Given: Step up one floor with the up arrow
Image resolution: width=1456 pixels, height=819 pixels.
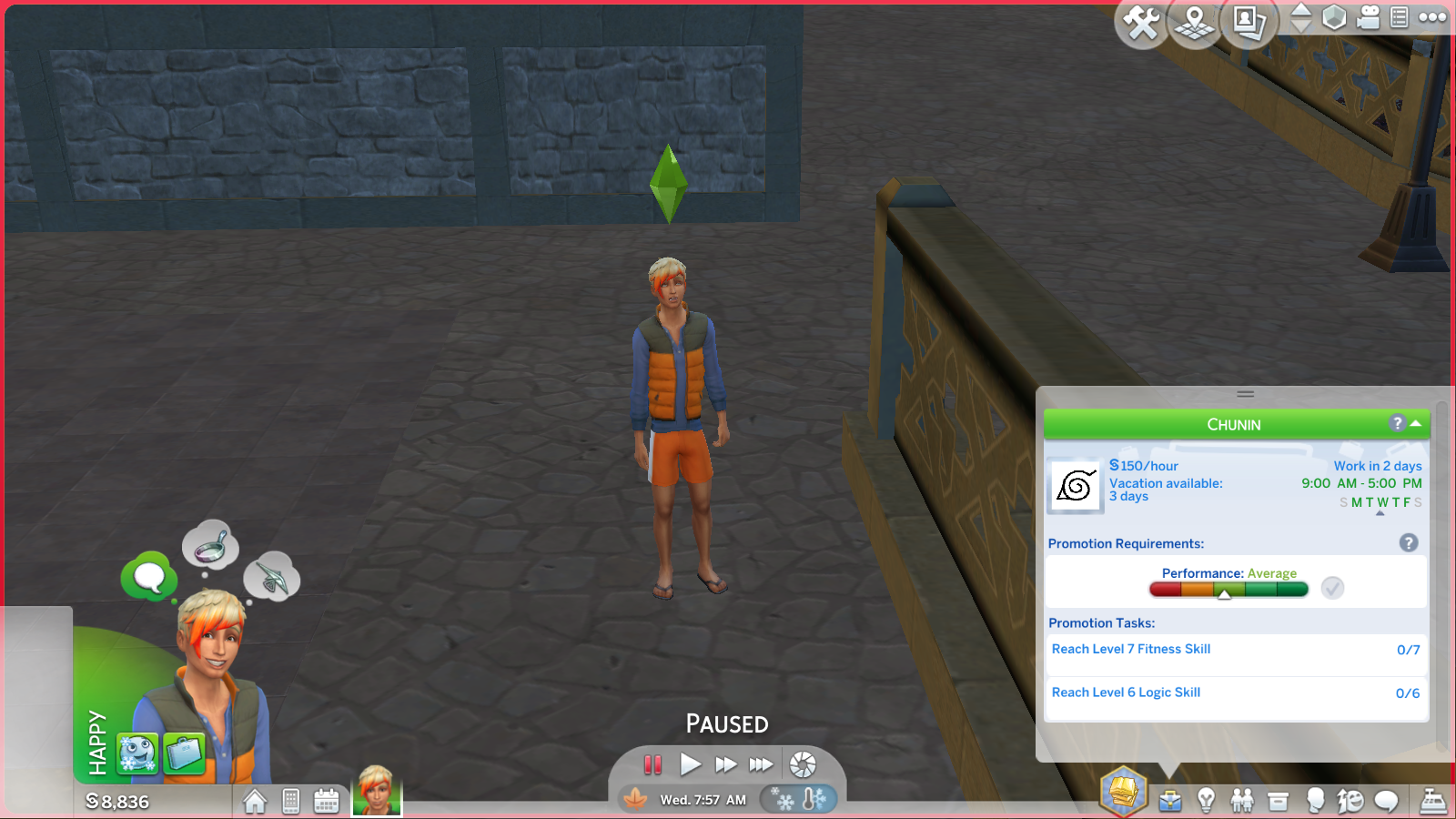Looking at the screenshot, I should click(1299, 10).
